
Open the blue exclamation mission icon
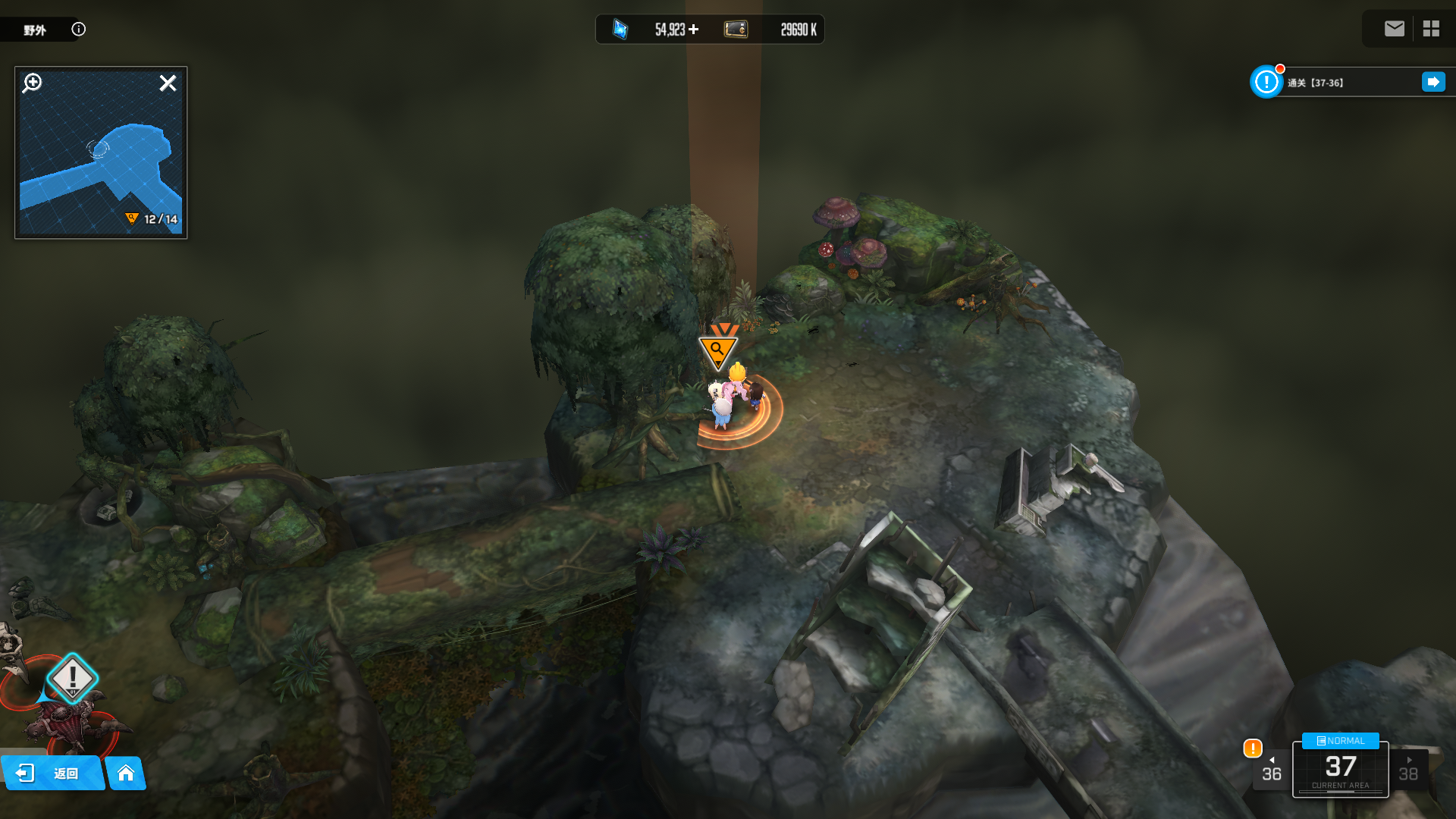pyautogui.click(x=1266, y=82)
